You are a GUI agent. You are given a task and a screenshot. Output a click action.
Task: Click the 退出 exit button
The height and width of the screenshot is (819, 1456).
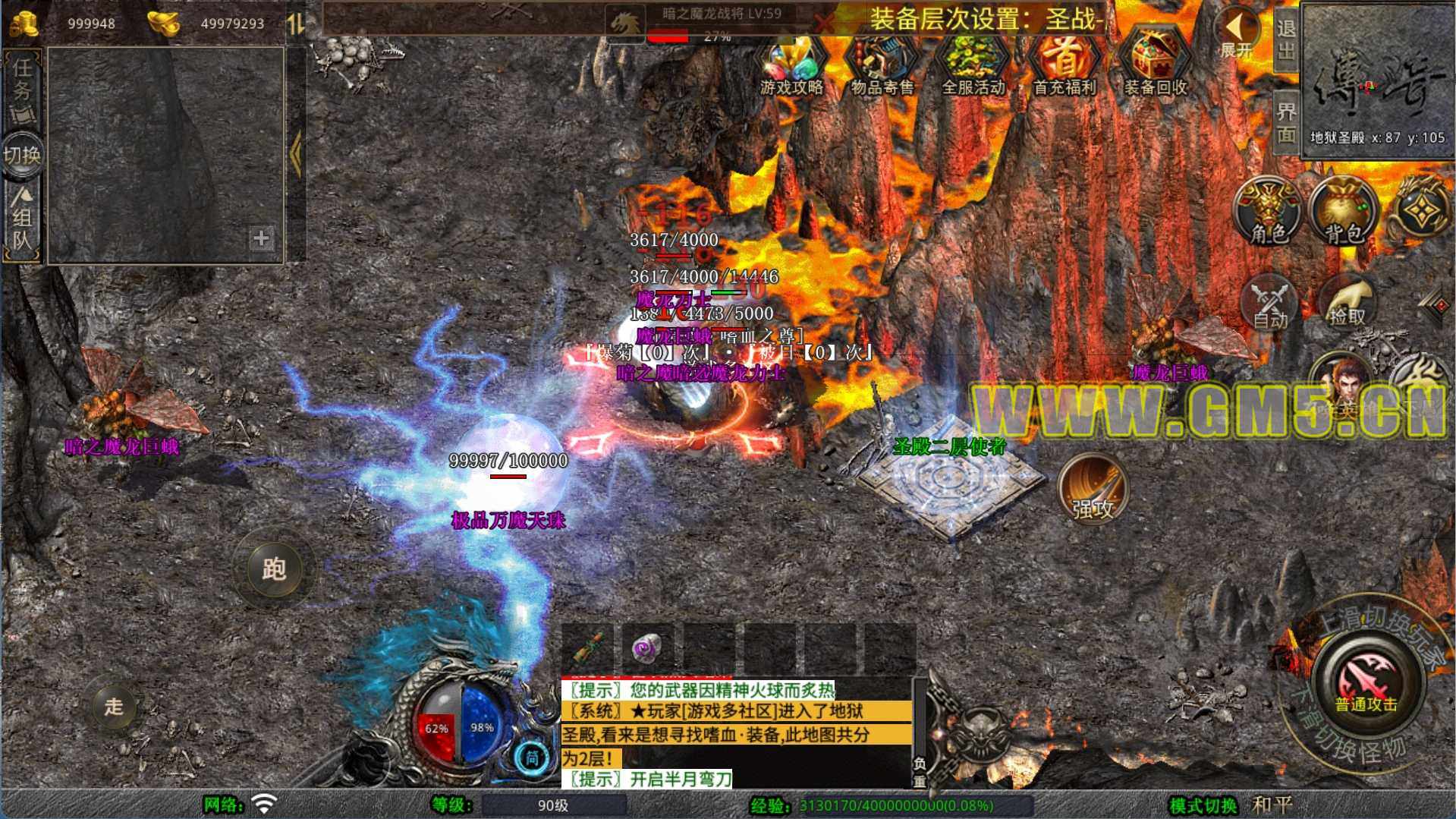pyautogui.click(x=1285, y=39)
